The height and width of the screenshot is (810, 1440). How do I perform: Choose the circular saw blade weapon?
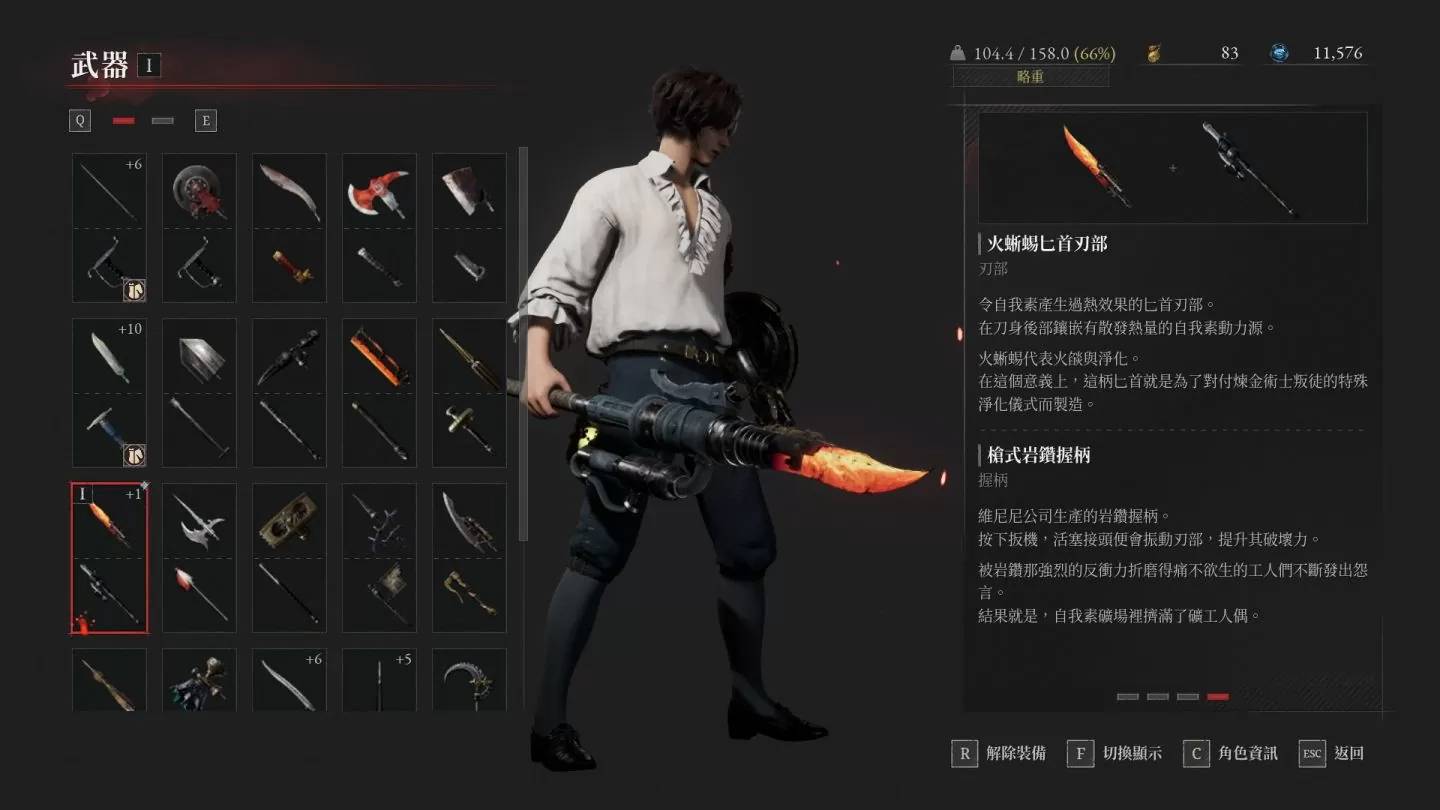199,227
